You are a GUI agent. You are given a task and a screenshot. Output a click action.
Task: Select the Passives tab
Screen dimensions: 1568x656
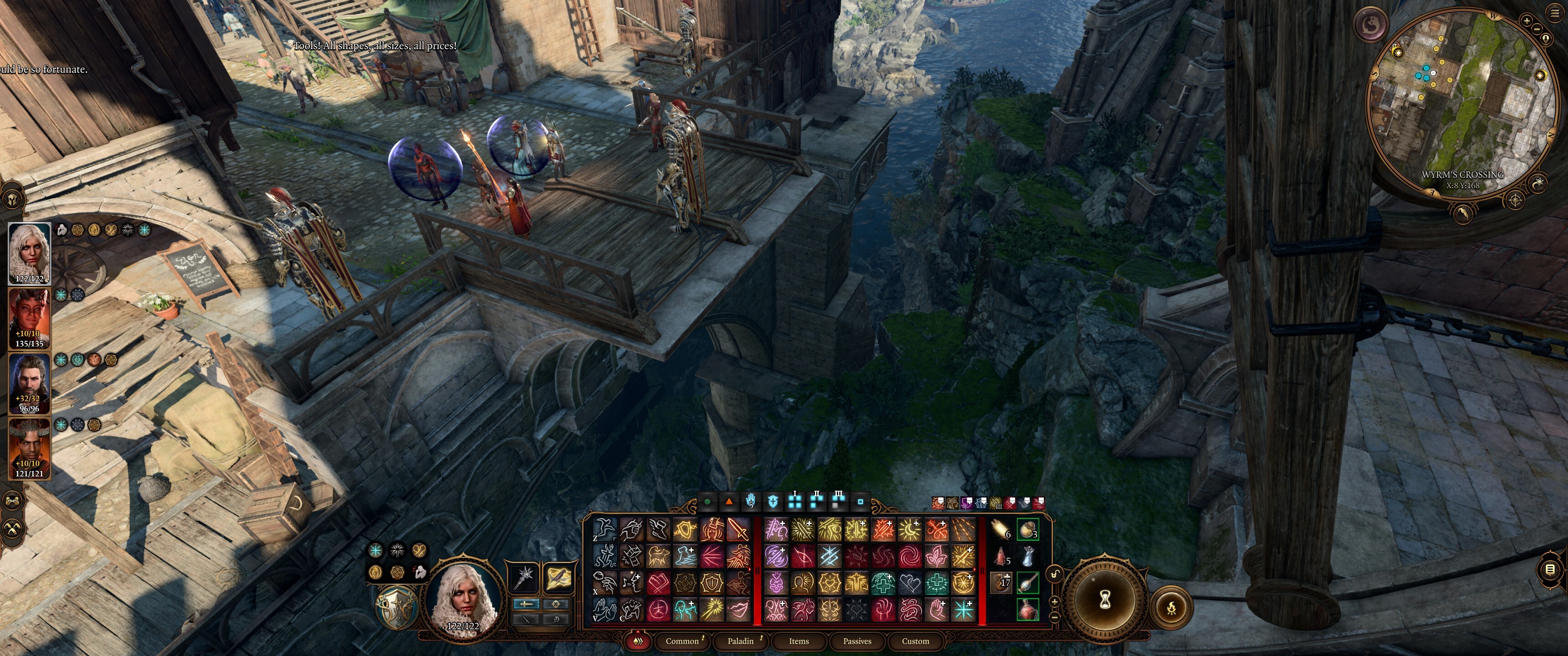[857, 641]
